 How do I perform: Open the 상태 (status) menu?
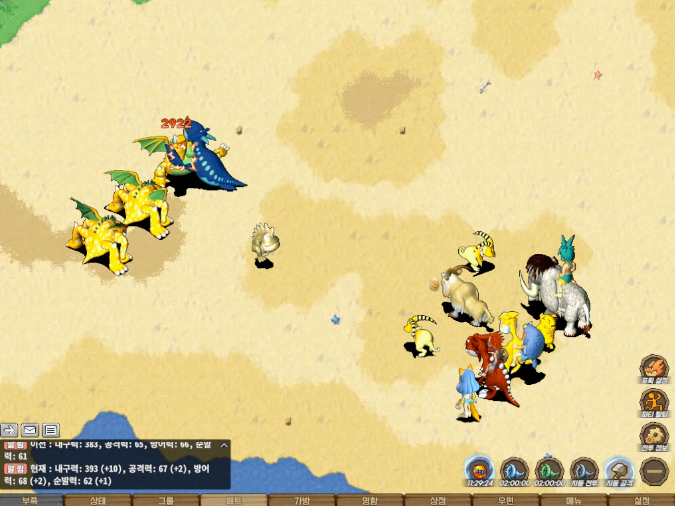pyautogui.click(x=98, y=500)
